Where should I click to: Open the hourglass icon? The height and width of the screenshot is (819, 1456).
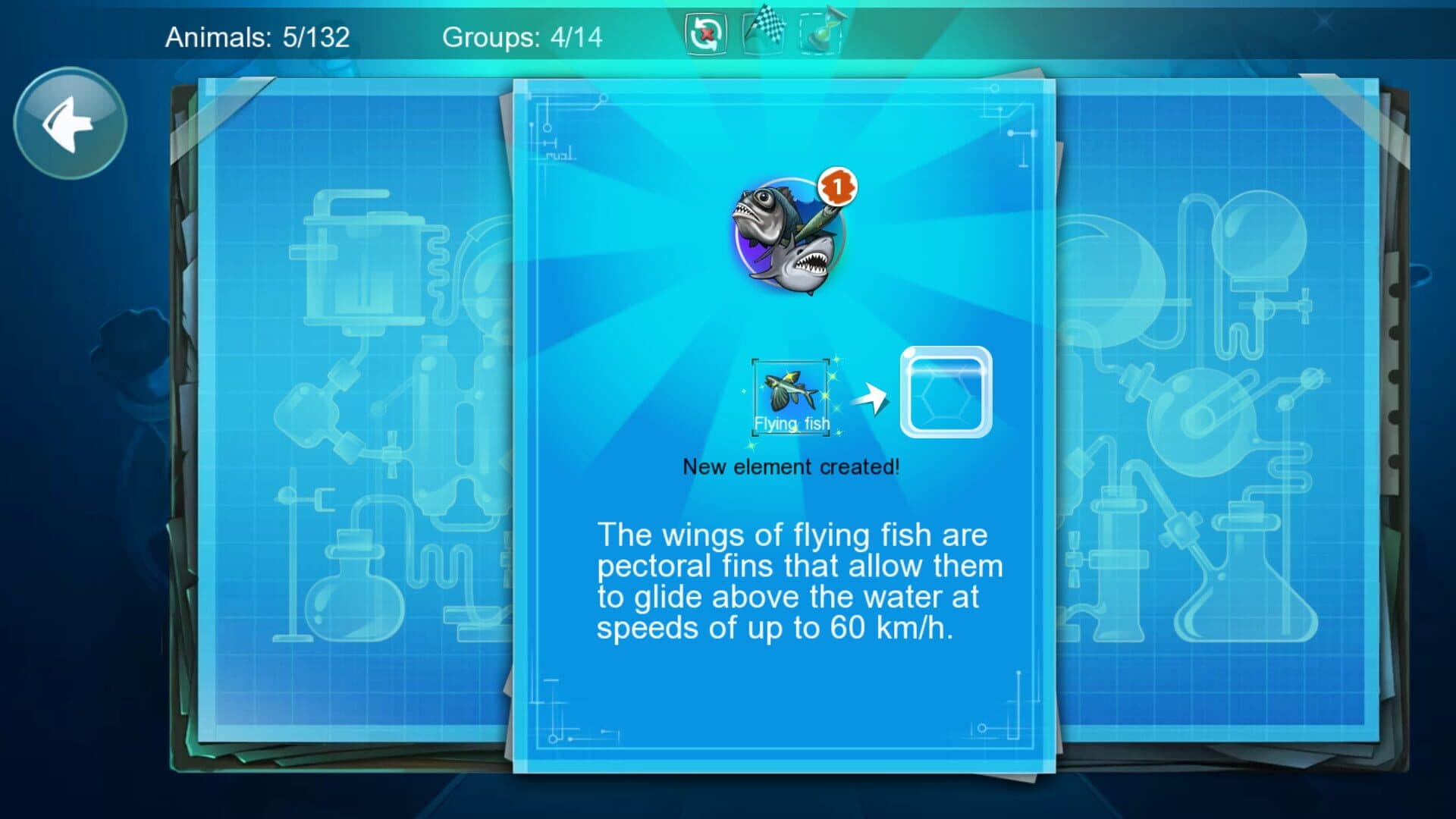(x=821, y=33)
